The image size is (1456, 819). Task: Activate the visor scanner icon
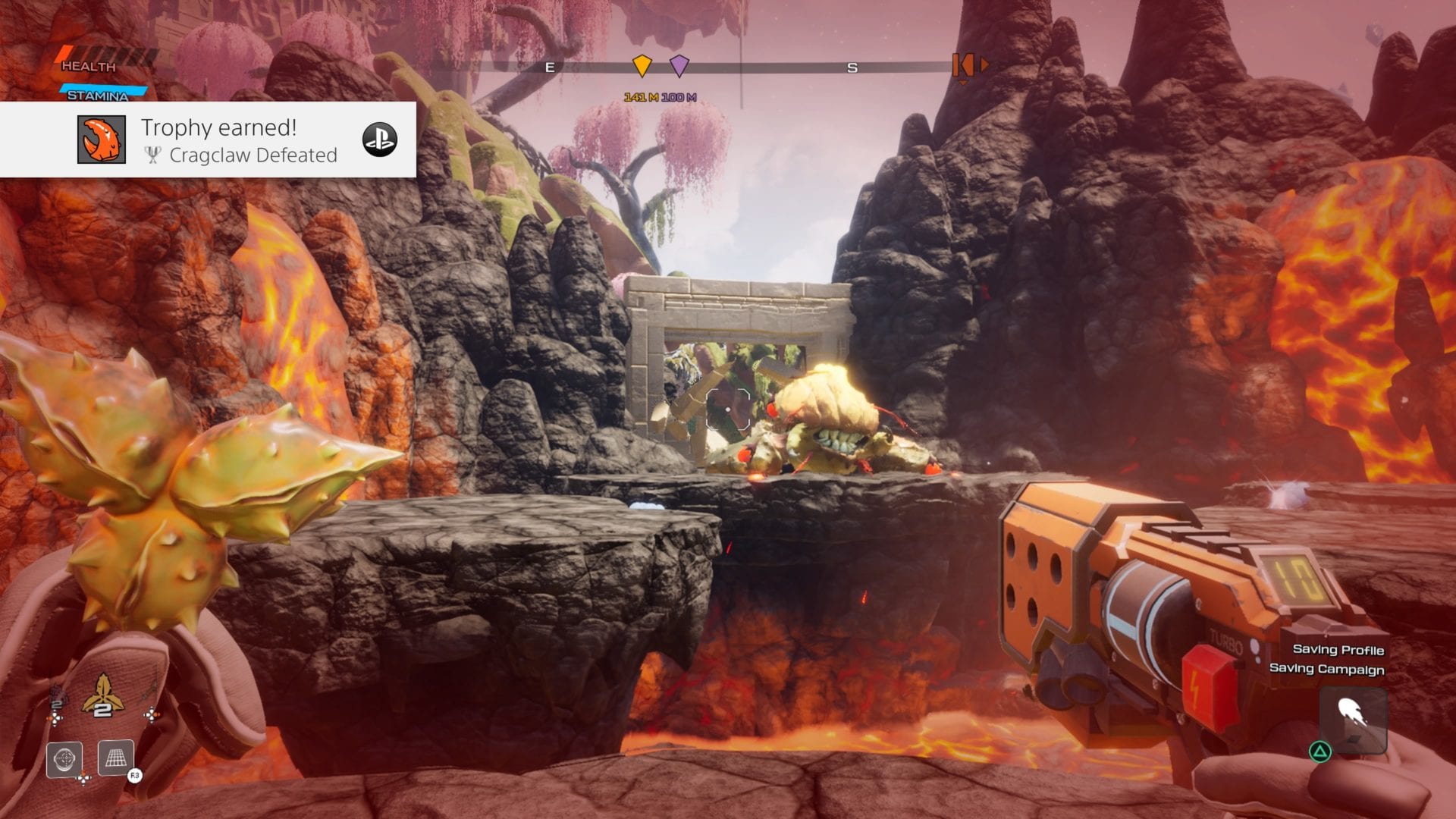click(x=64, y=758)
